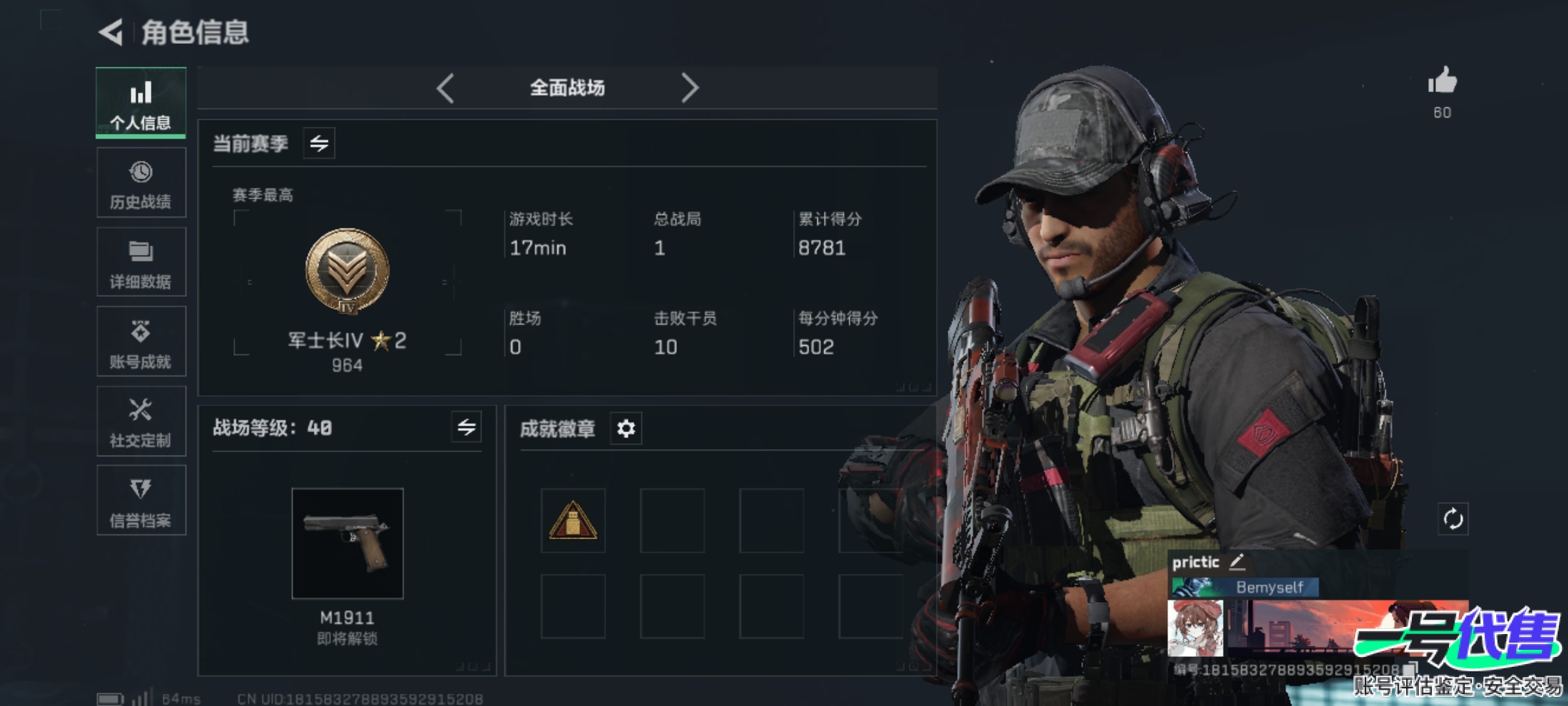The height and width of the screenshot is (706, 1568).
Task: Click the right arrow beside 全面战场
Action: pos(689,88)
